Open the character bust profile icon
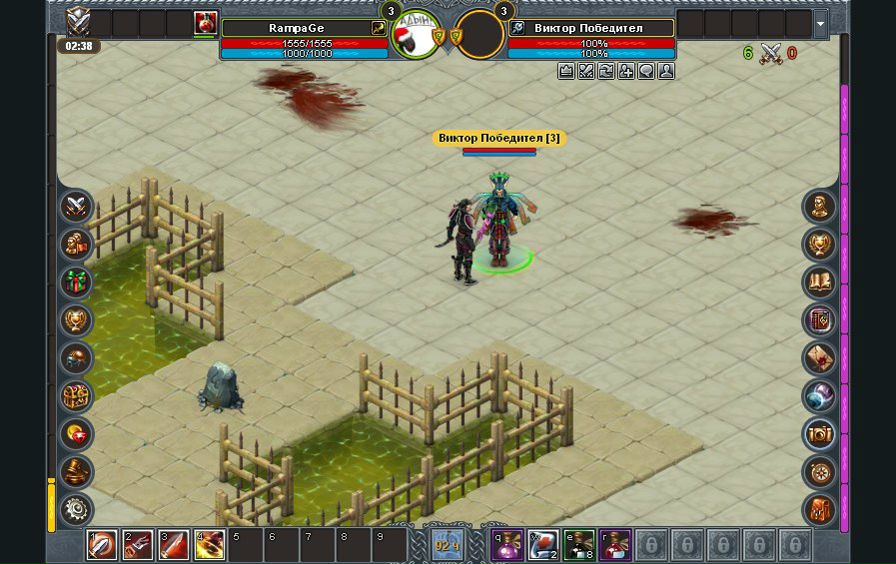 tap(820, 207)
